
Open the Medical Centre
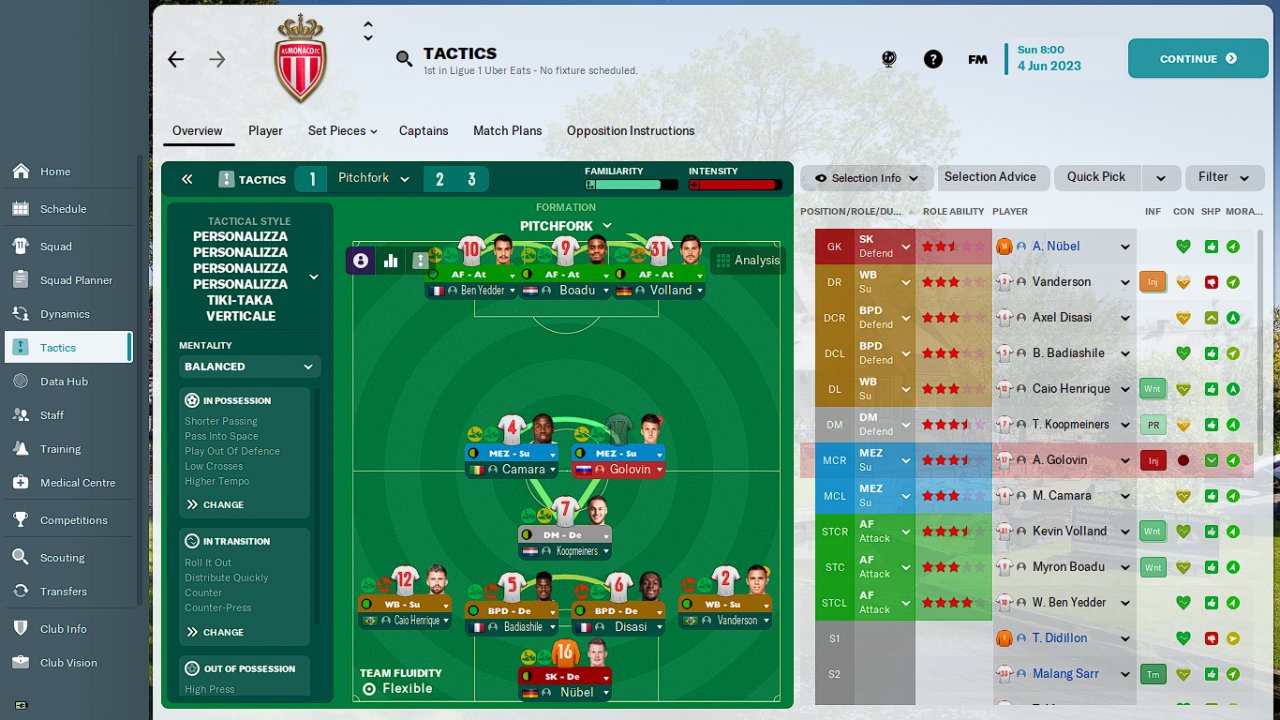click(77, 482)
